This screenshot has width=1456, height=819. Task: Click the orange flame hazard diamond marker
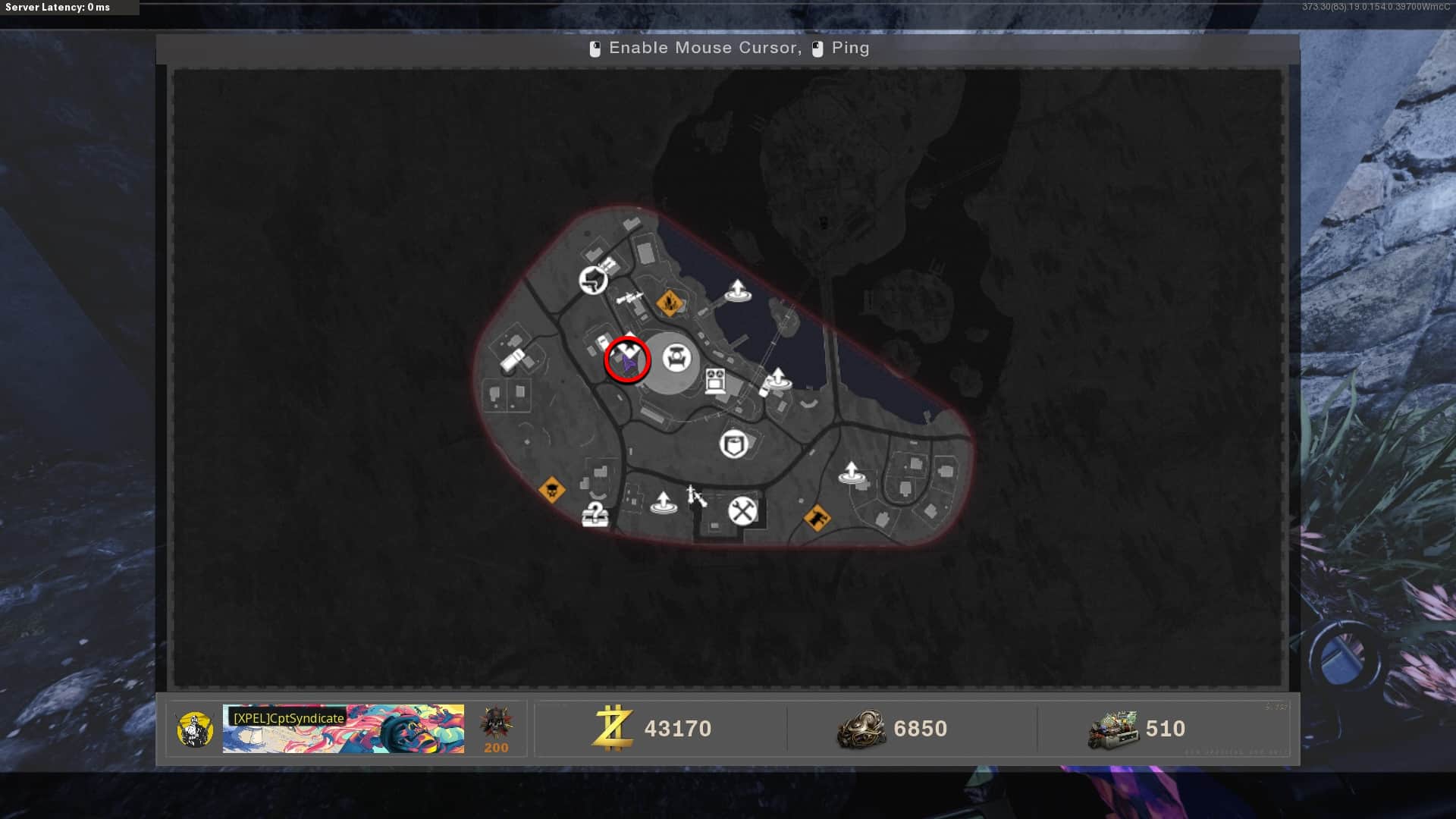(669, 303)
